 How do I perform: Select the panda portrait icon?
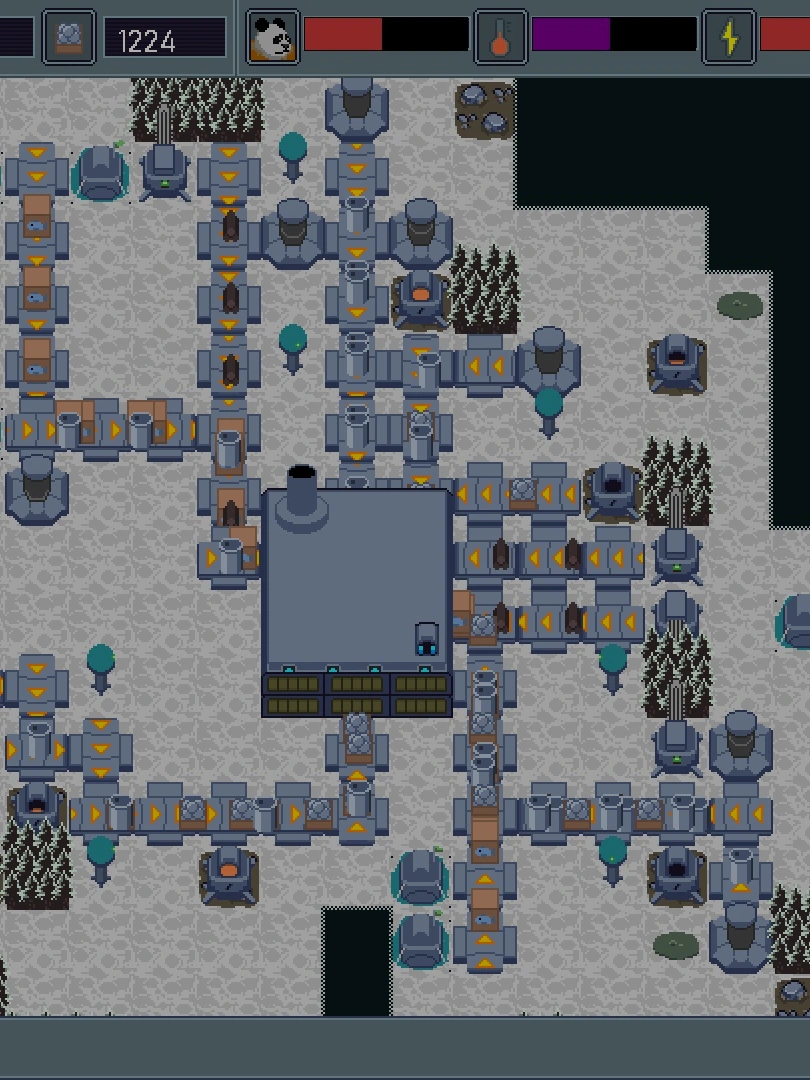(272, 38)
